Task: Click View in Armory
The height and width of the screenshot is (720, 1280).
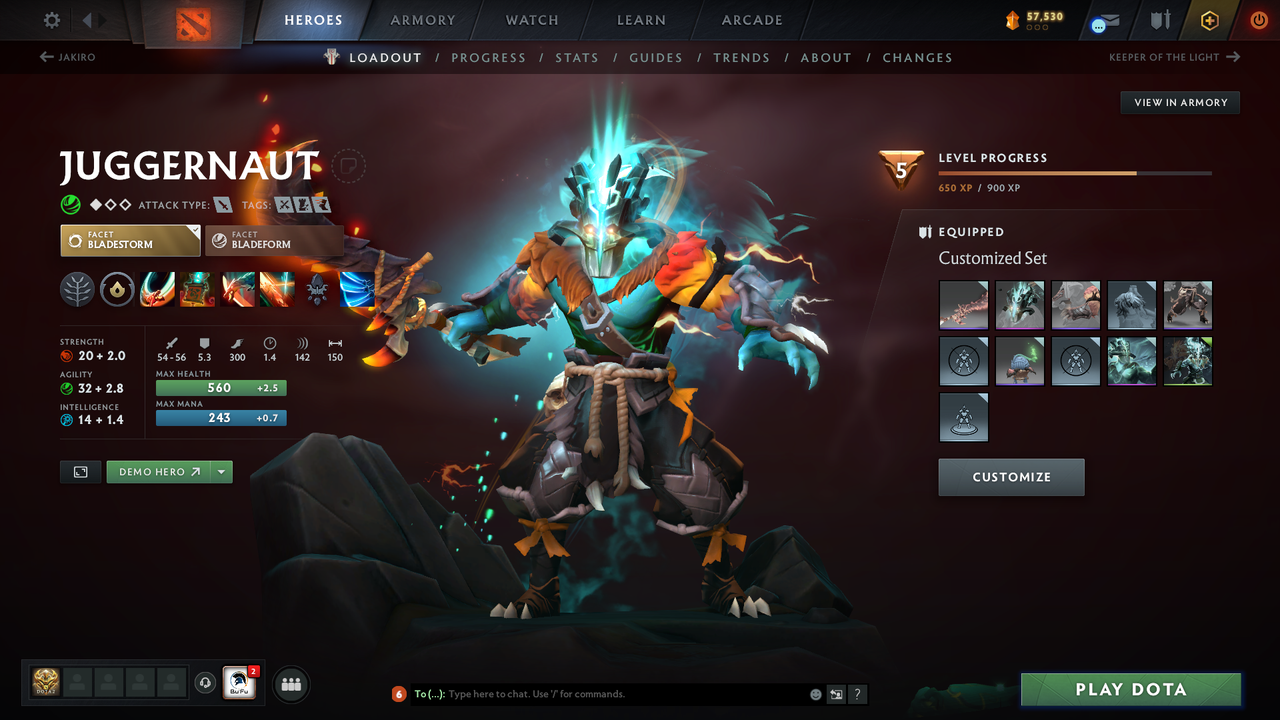Action: click(x=1179, y=102)
